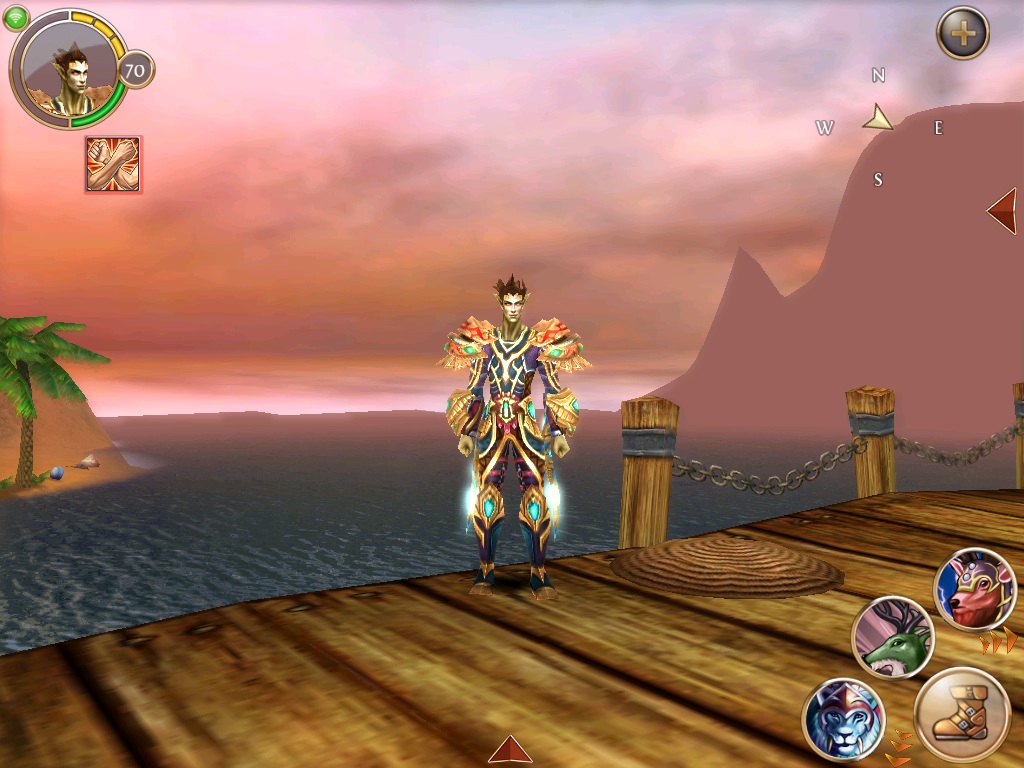1024x768 pixels.
Task: Summon the red armored deer mount
Action: (x=974, y=590)
